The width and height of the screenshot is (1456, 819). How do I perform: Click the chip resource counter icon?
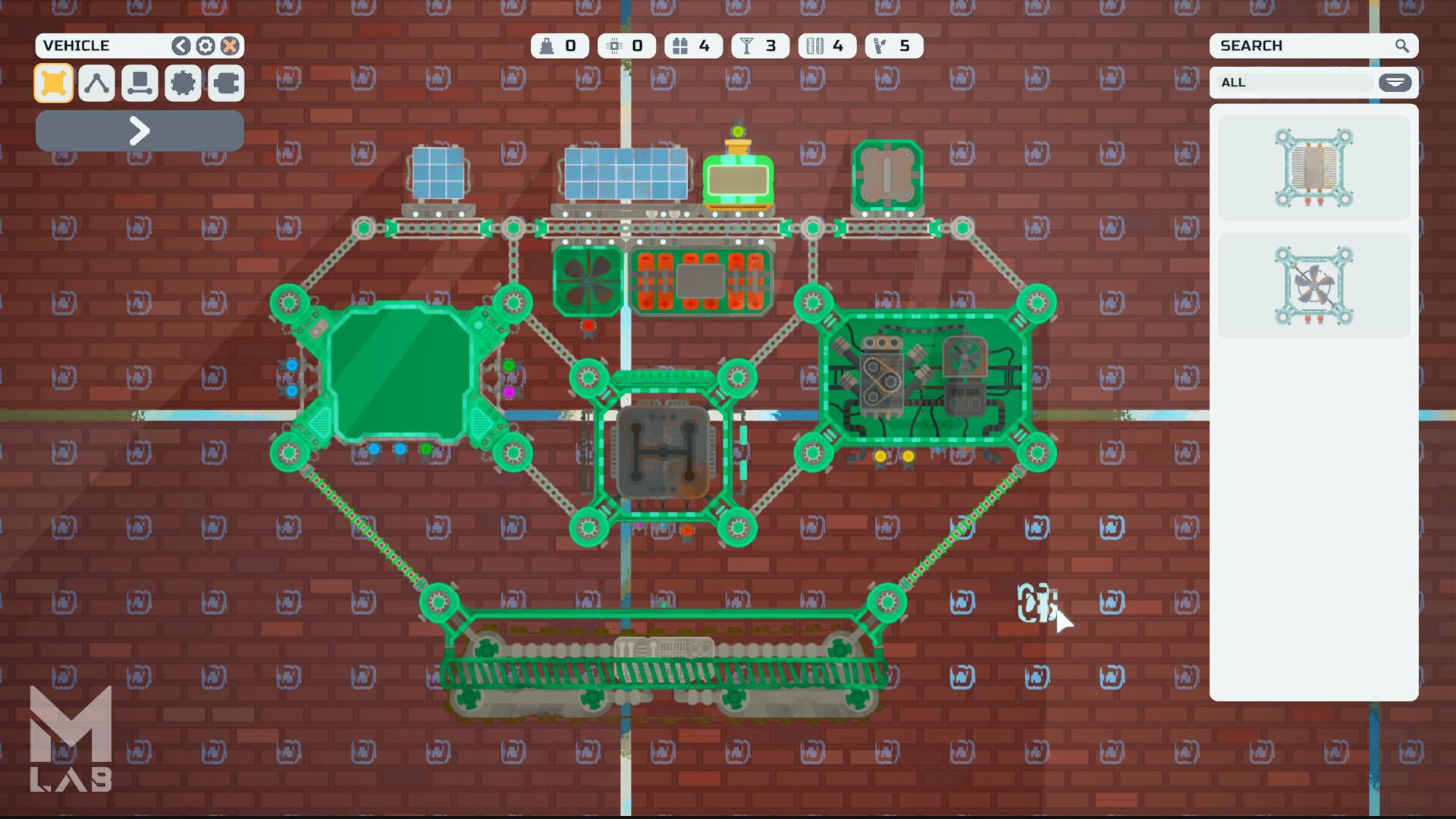pyautogui.click(x=614, y=45)
